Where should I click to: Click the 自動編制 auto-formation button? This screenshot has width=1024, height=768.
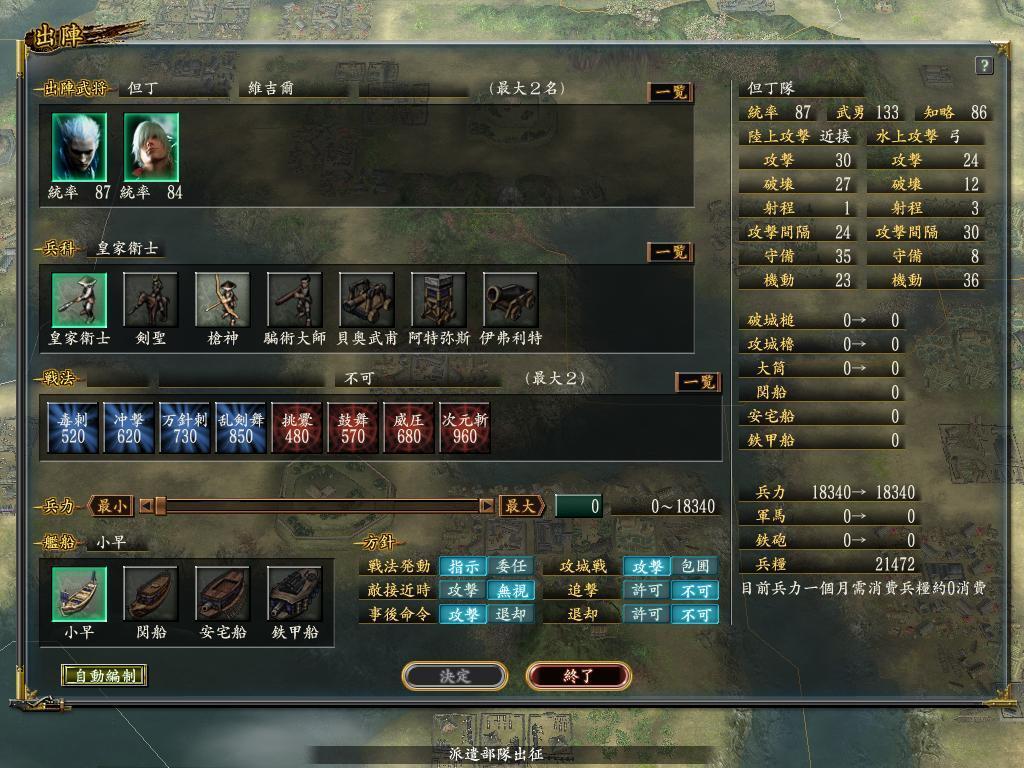point(104,675)
